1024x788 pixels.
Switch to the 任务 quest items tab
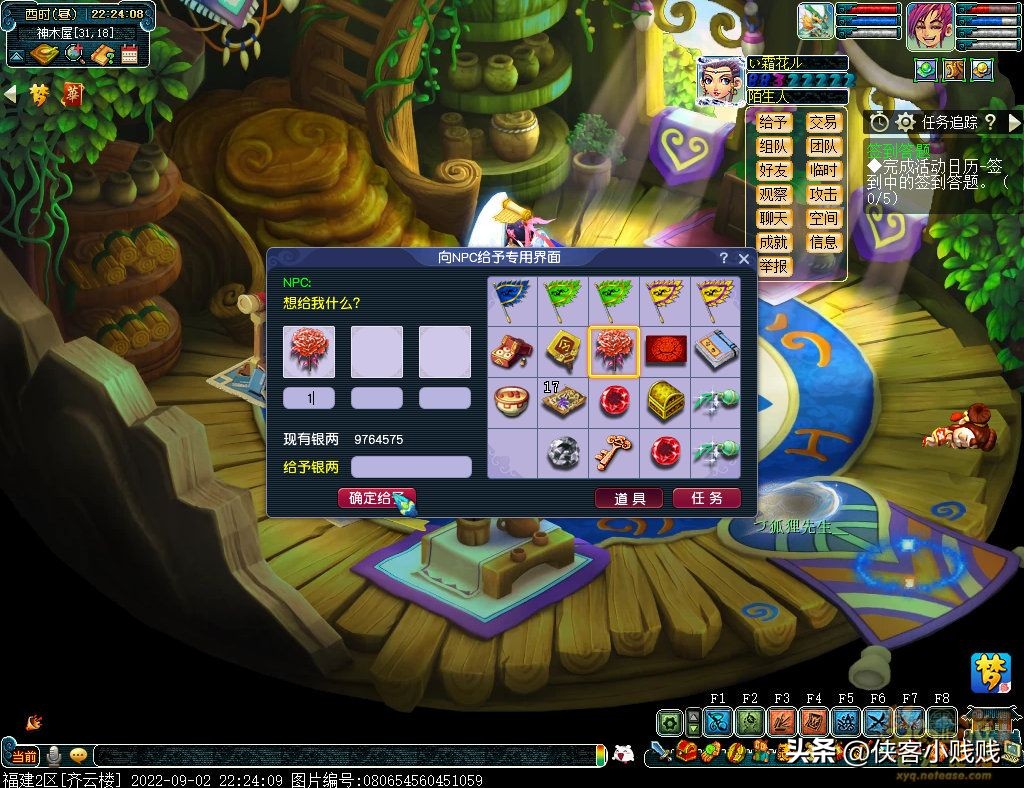[707, 498]
